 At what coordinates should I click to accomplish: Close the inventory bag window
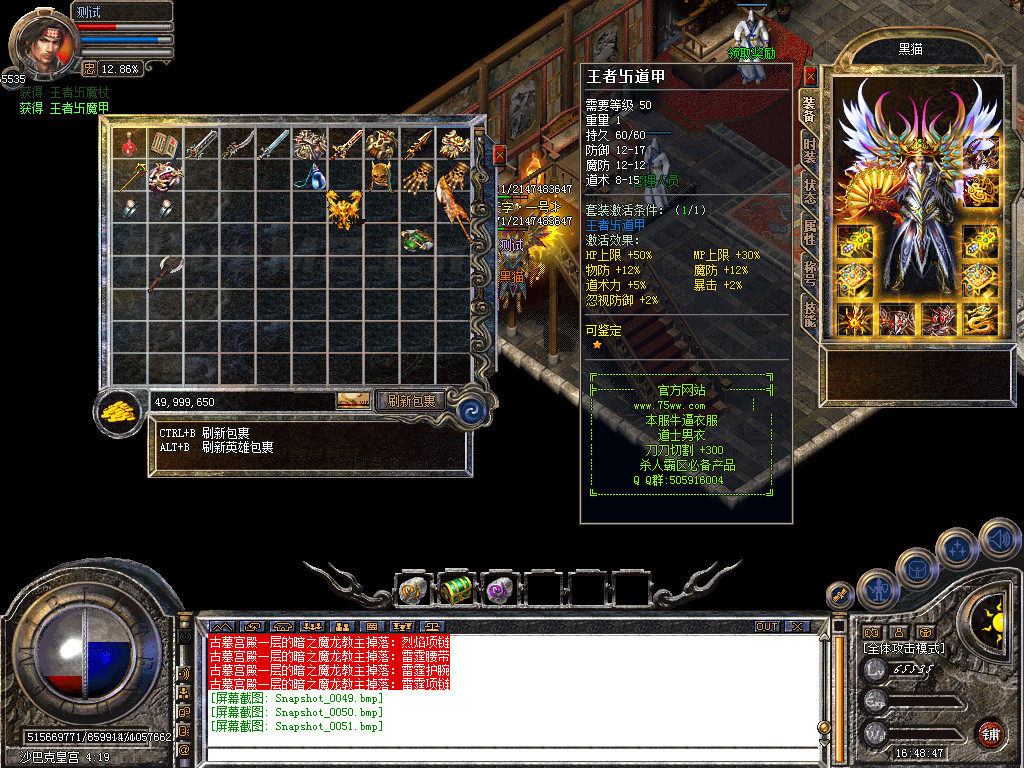point(499,156)
